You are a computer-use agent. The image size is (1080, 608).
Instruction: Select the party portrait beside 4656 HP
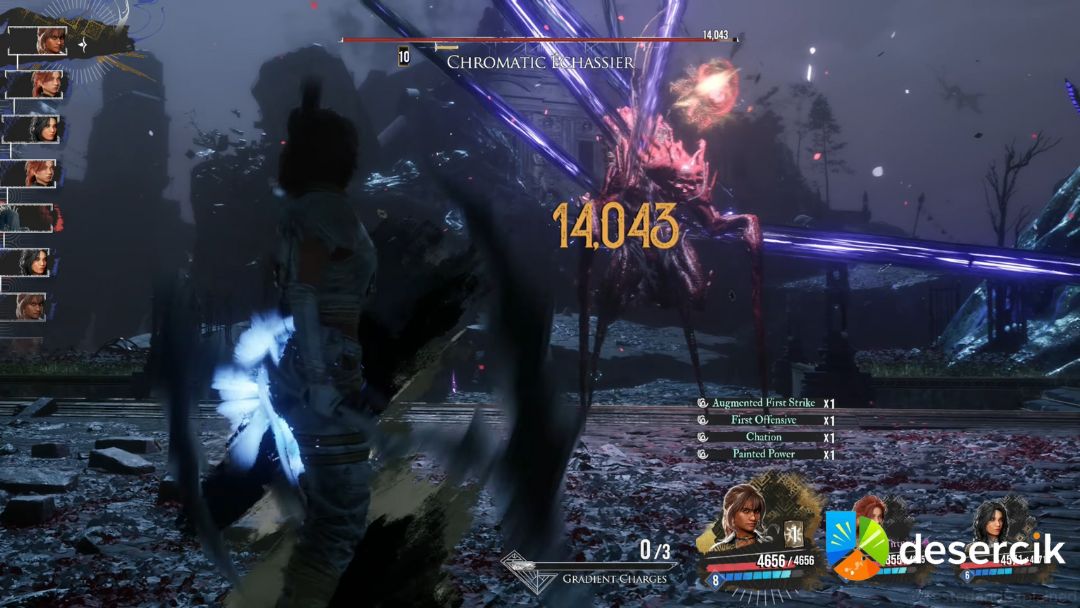[x=745, y=515]
